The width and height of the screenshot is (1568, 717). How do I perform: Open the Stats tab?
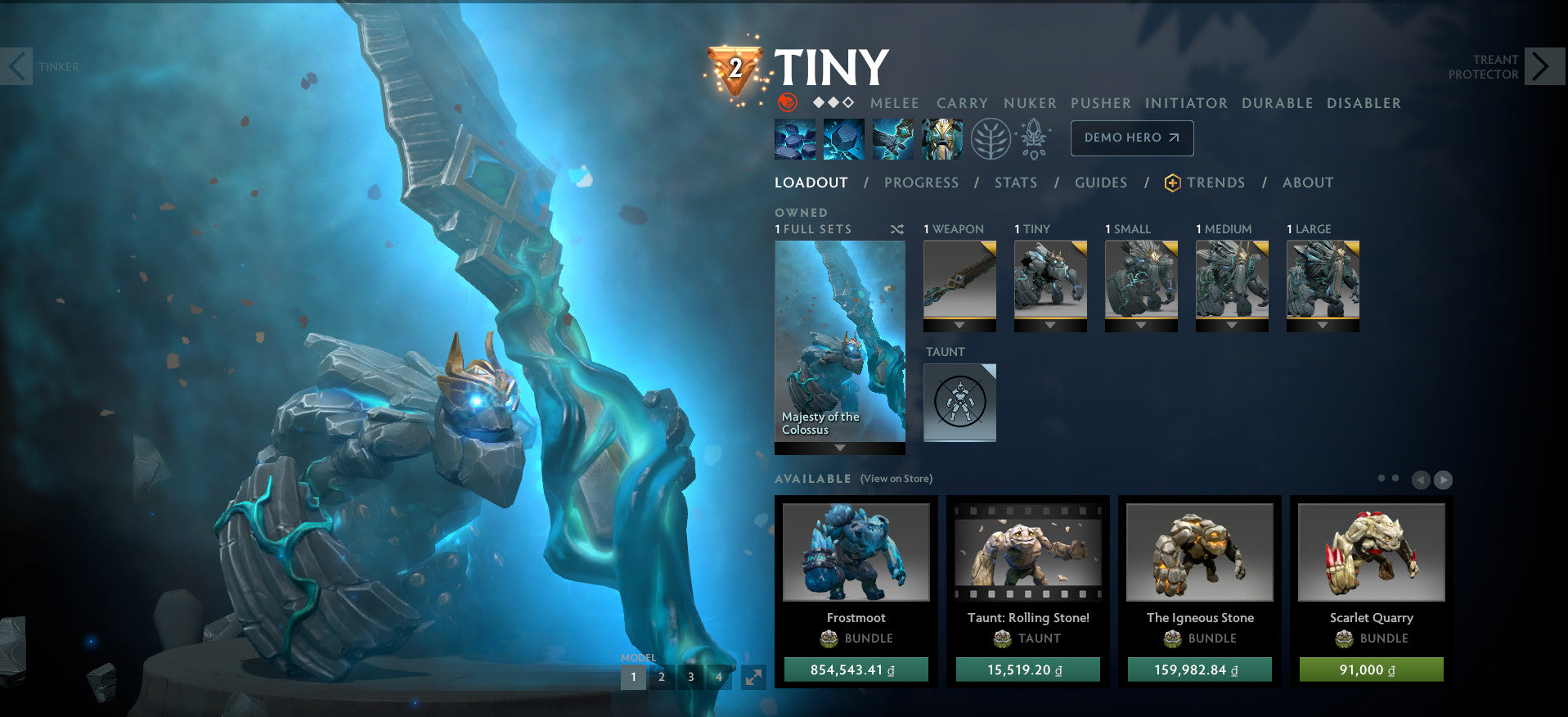point(1015,183)
